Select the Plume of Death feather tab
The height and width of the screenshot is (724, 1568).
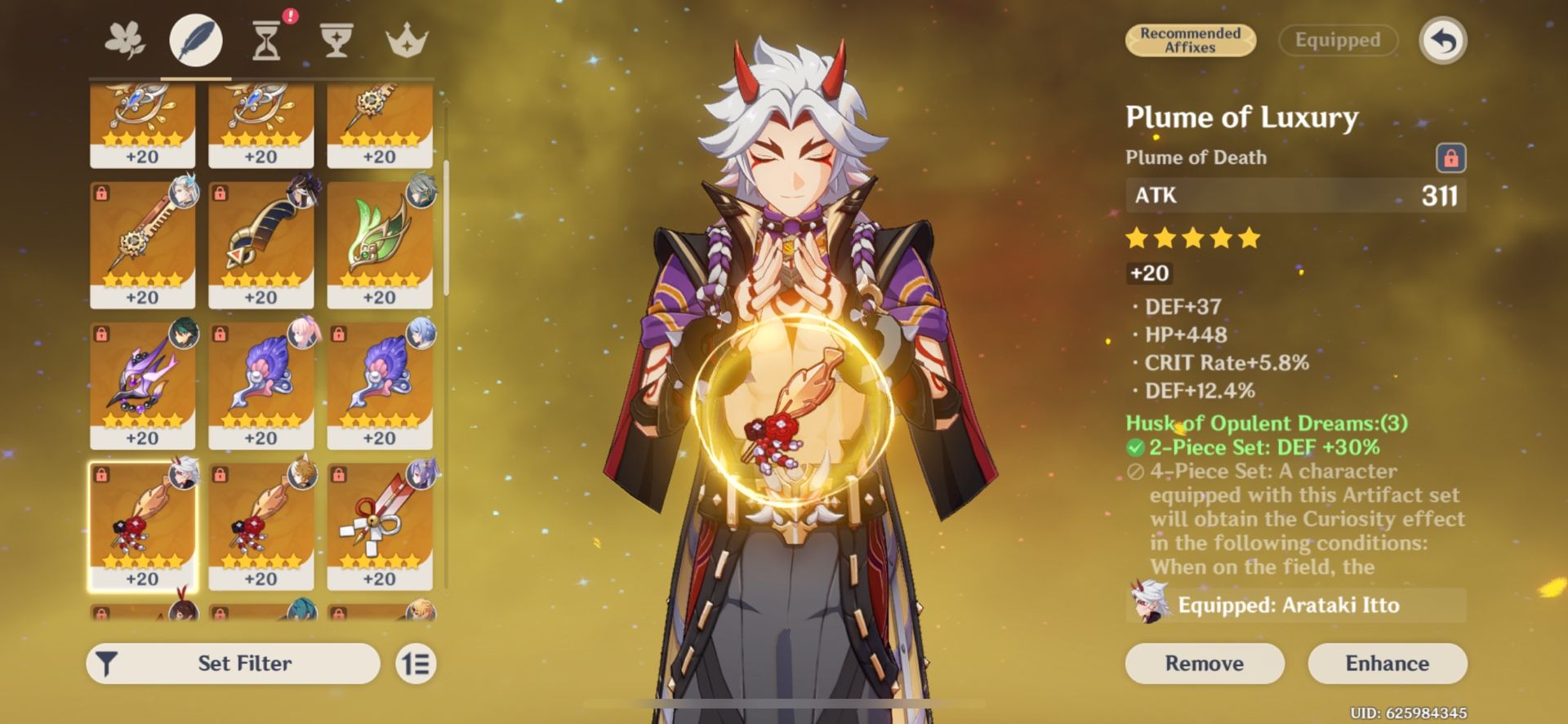coord(196,38)
